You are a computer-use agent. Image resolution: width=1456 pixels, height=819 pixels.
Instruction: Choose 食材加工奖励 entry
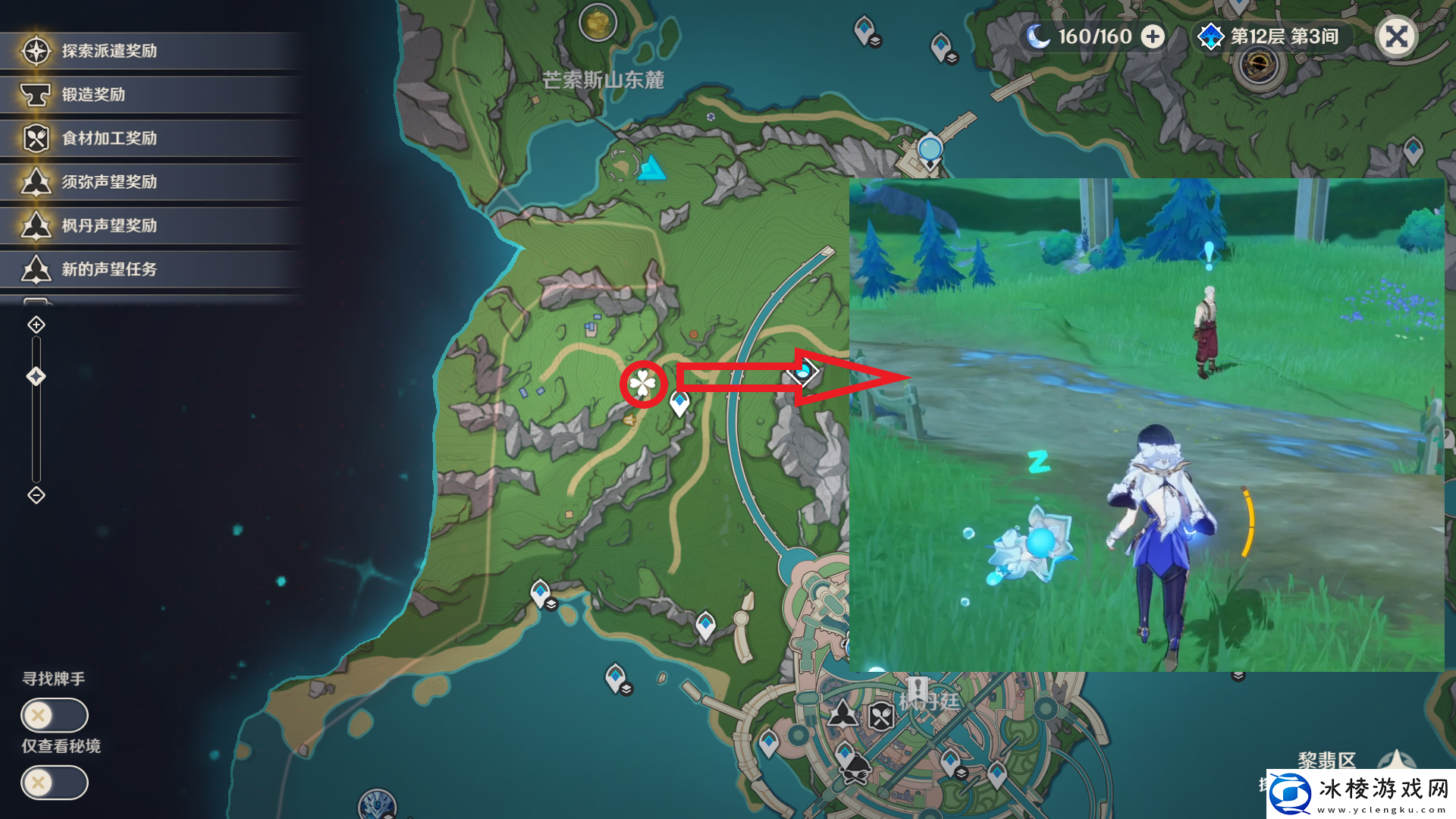click(109, 138)
